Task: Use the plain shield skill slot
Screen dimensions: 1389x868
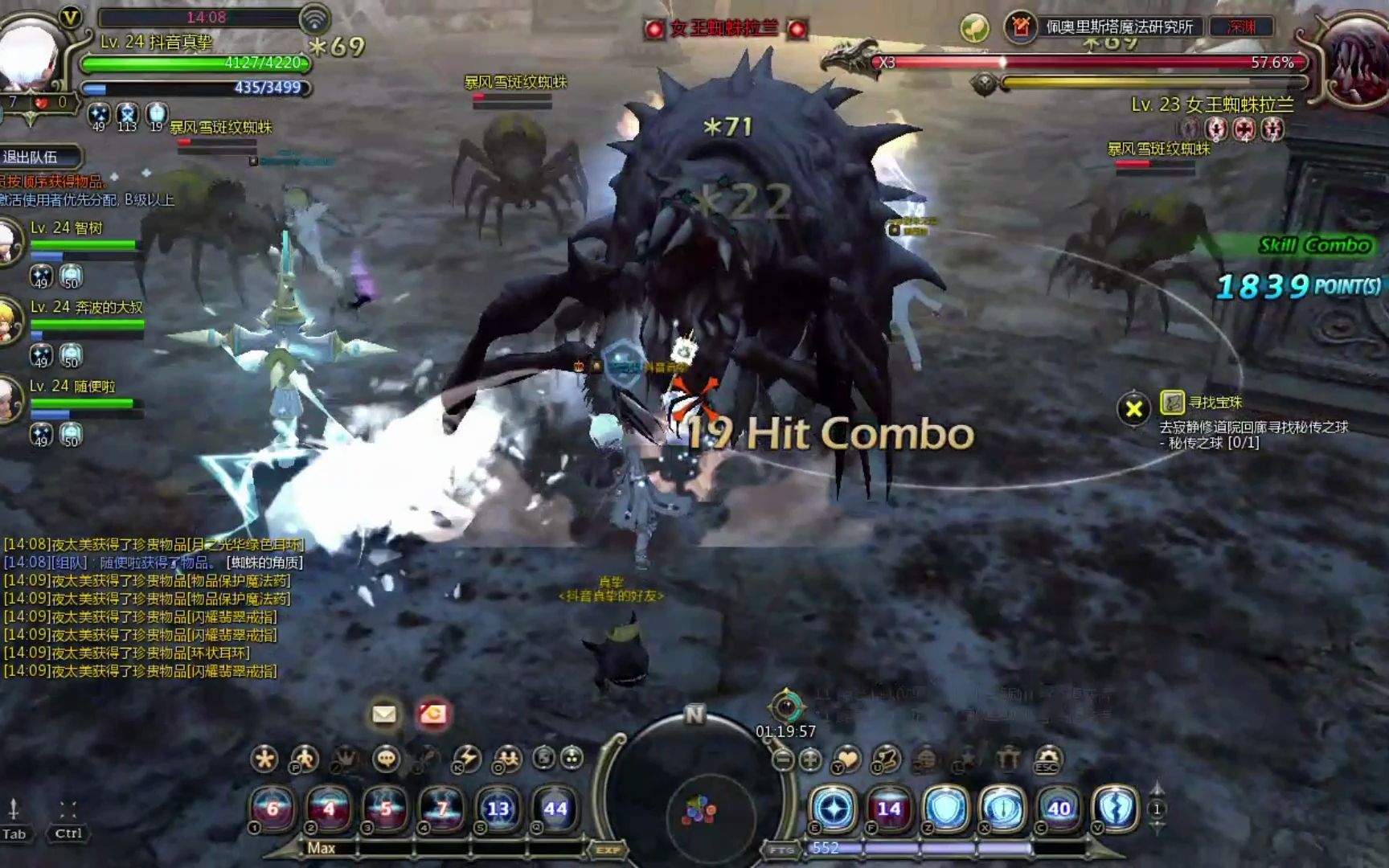Action: pyautogui.click(x=946, y=809)
